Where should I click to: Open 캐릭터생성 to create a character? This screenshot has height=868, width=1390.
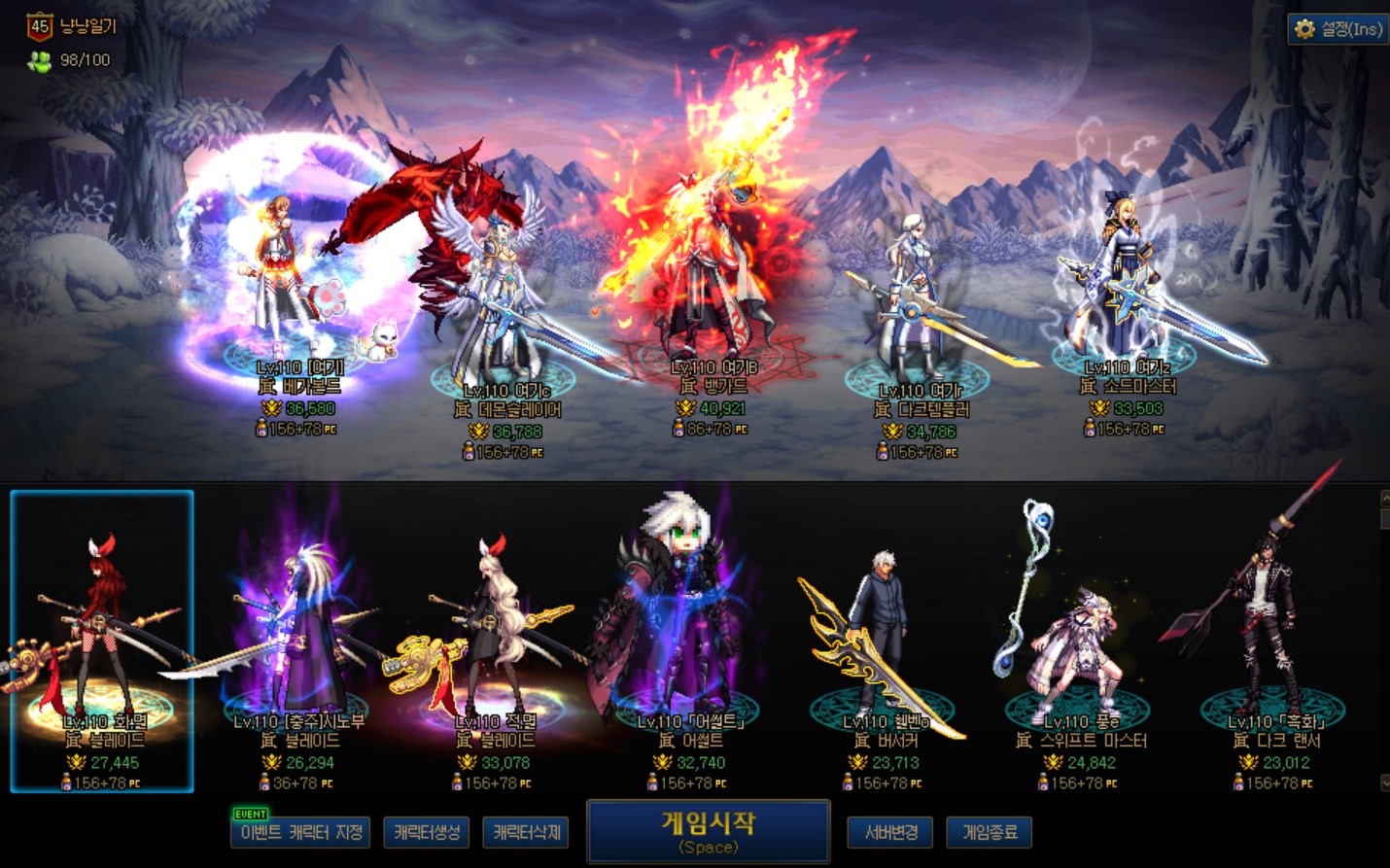pos(427,832)
